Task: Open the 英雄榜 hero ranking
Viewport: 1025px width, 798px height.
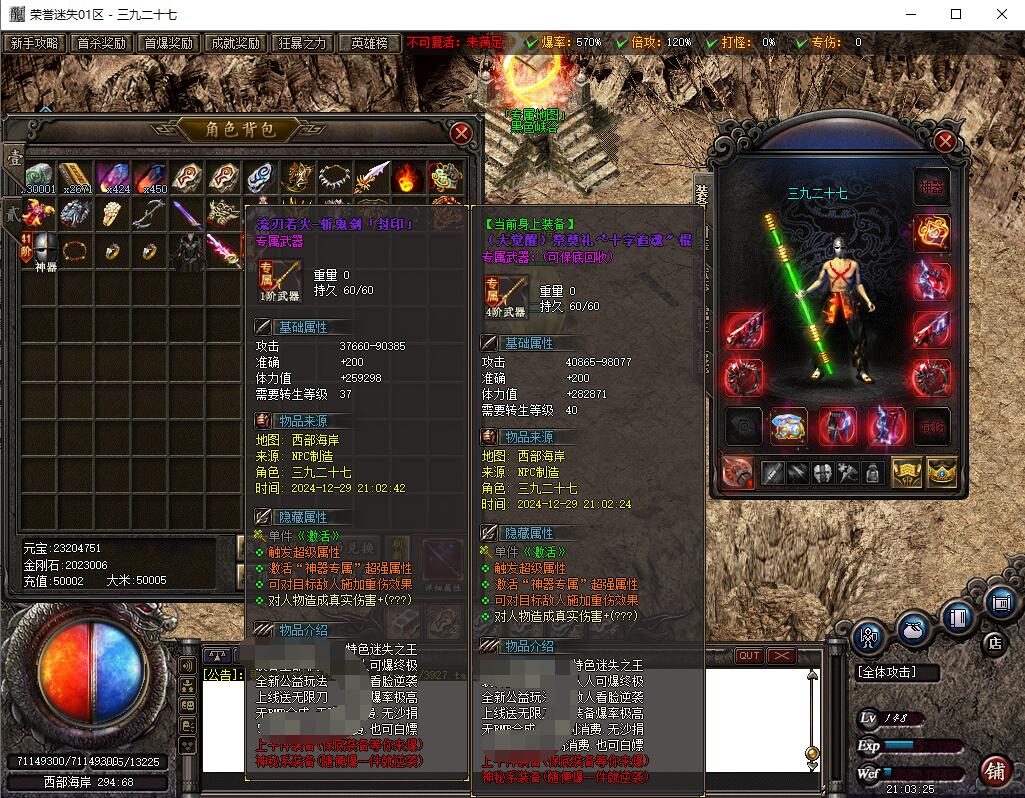Action: 369,43
